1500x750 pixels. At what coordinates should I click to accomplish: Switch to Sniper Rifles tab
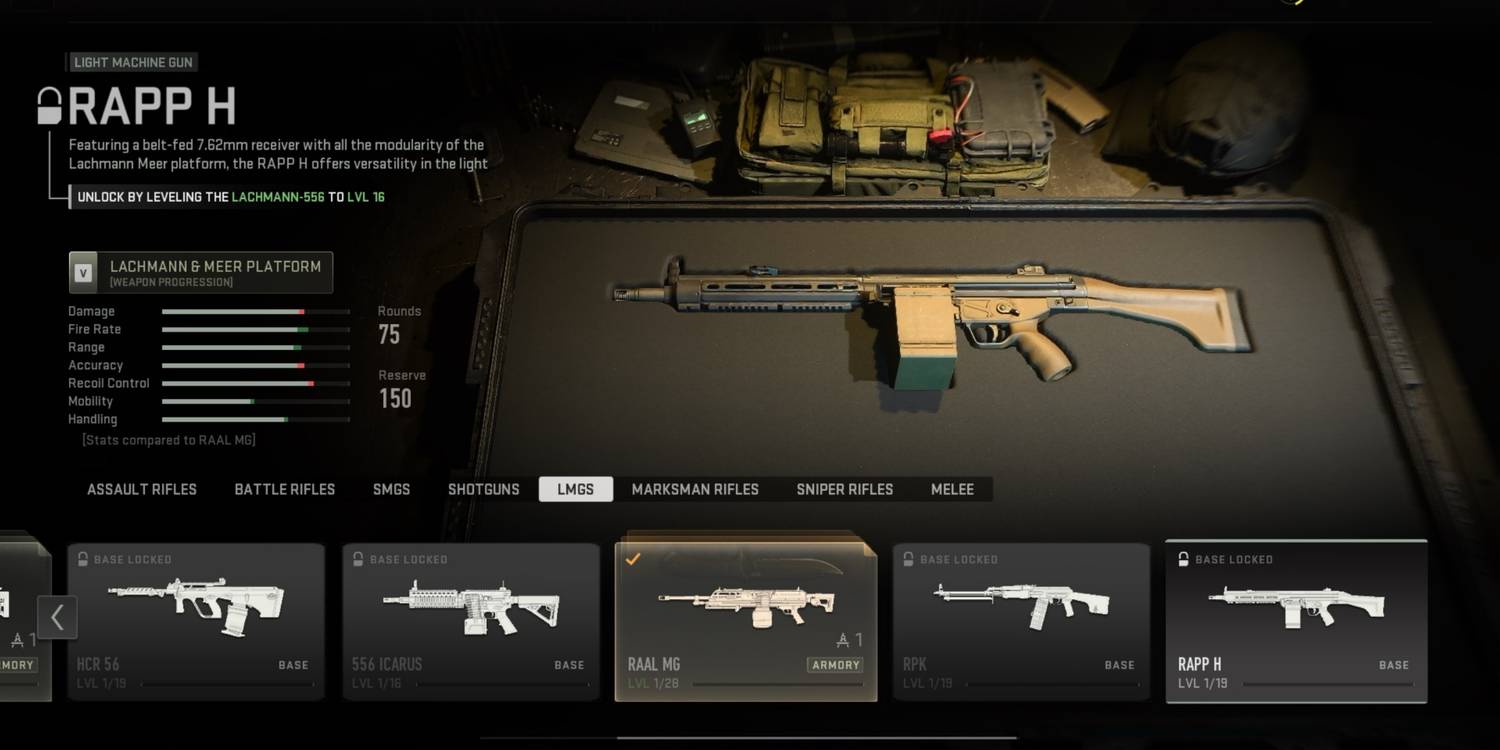(x=845, y=489)
